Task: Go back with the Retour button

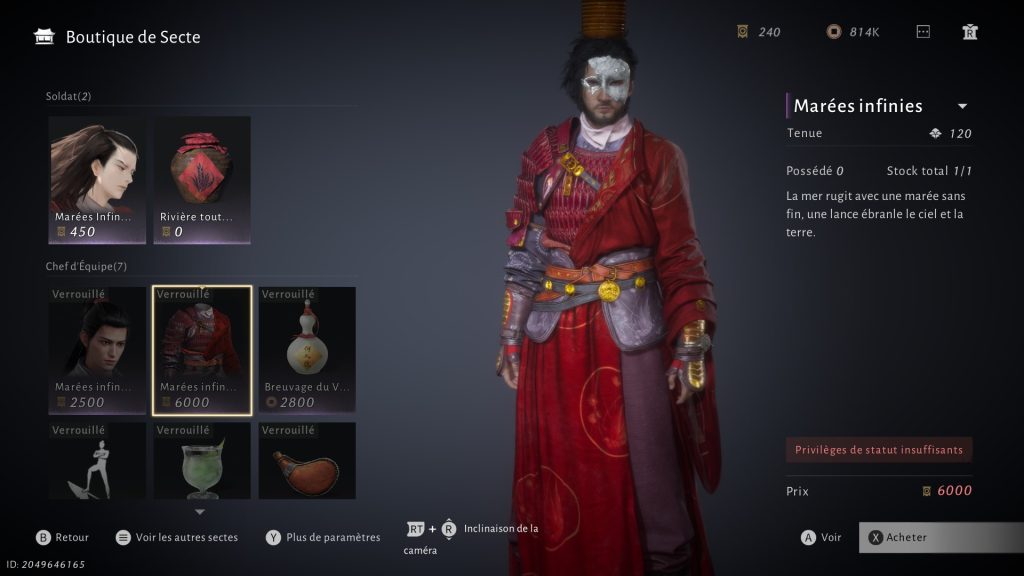Action: tap(62, 537)
